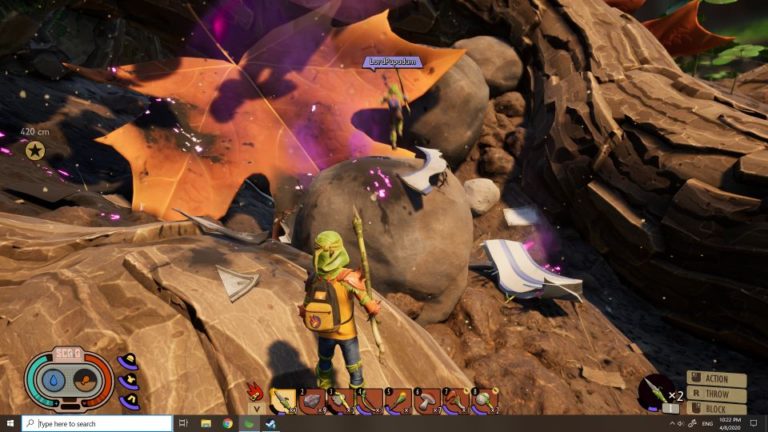Select the spear in hotbar slot one
The image size is (768, 432).
click(x=283, y=401)
